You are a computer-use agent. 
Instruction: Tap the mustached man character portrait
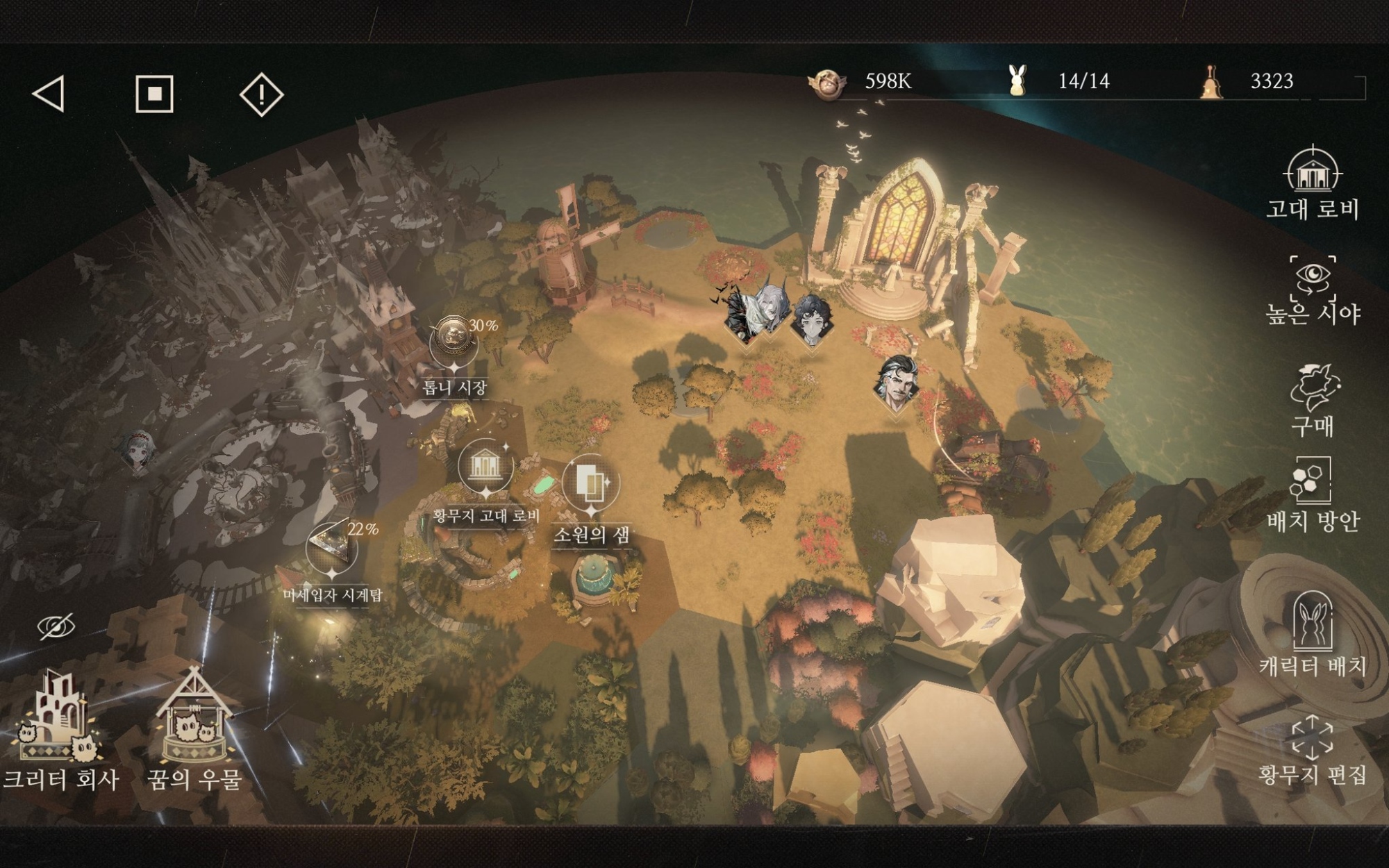pos(897,383)
